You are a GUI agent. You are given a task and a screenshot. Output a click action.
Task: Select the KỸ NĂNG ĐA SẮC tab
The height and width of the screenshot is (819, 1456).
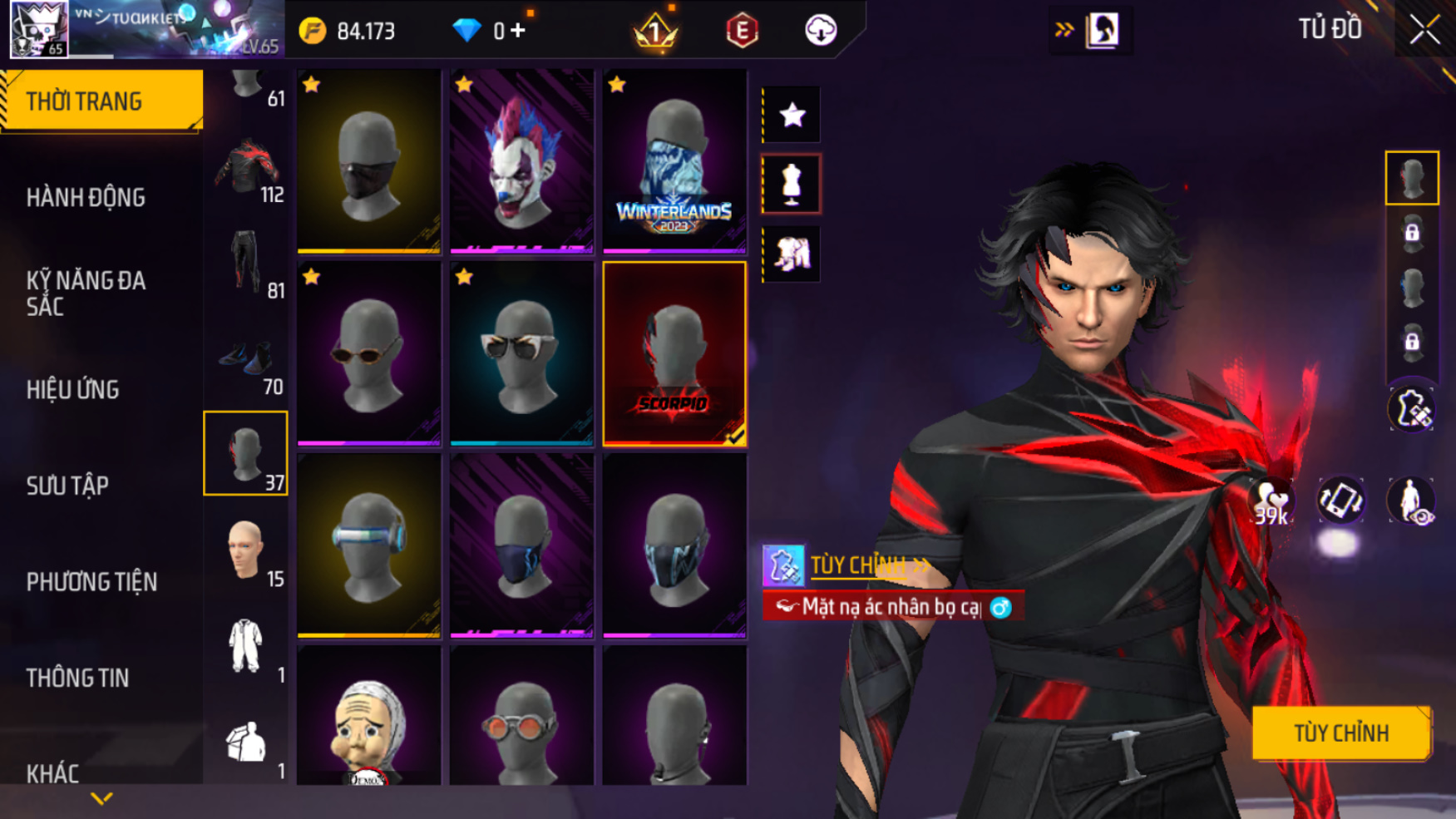tap(86, 293)
